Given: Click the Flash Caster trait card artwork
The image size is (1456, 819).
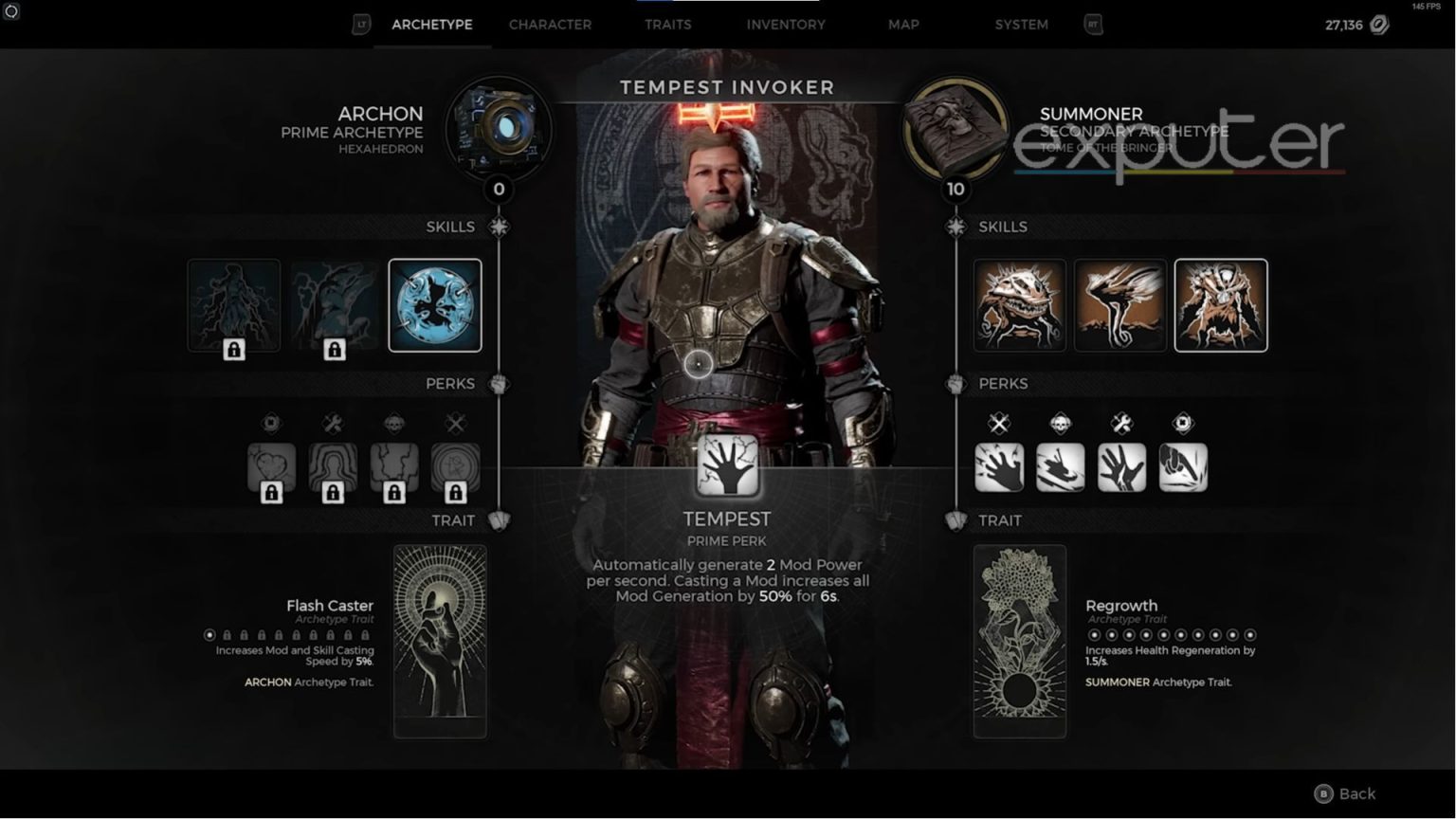Looking at the screenshot, I should click(x=439, y=640).
